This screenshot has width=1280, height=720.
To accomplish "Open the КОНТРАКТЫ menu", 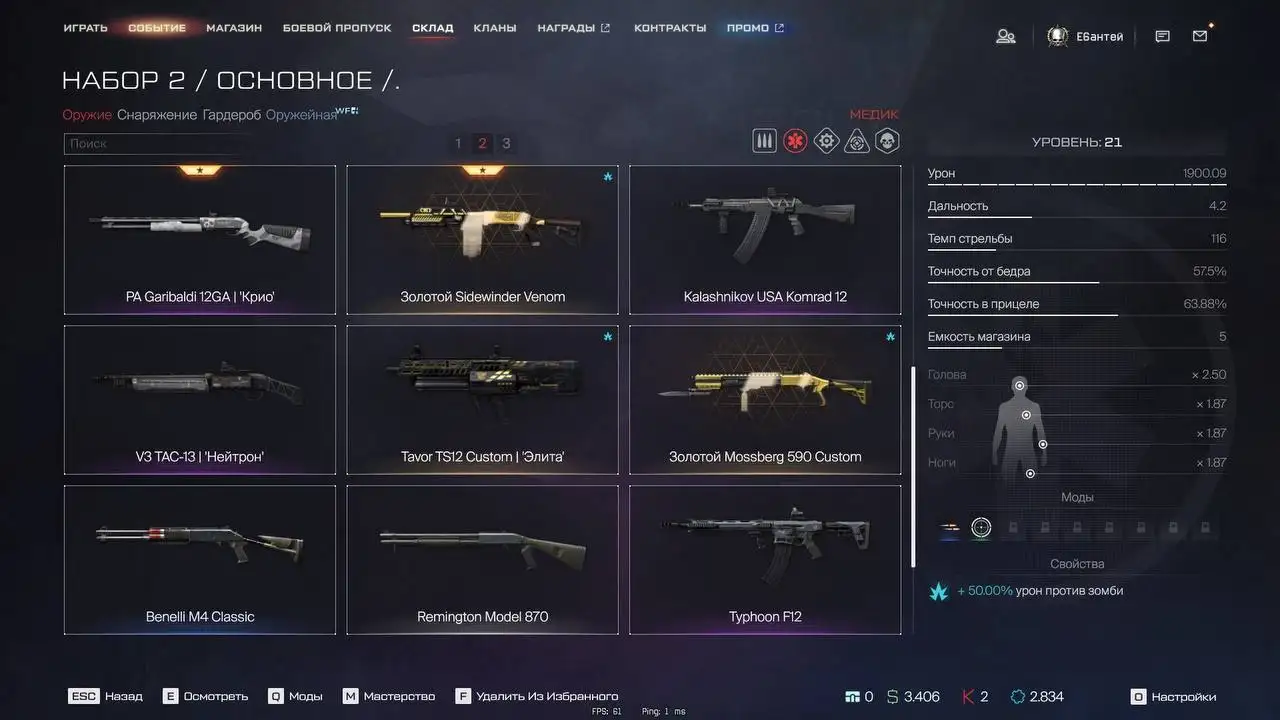I will pyautogui.click(x=670, y=28).
